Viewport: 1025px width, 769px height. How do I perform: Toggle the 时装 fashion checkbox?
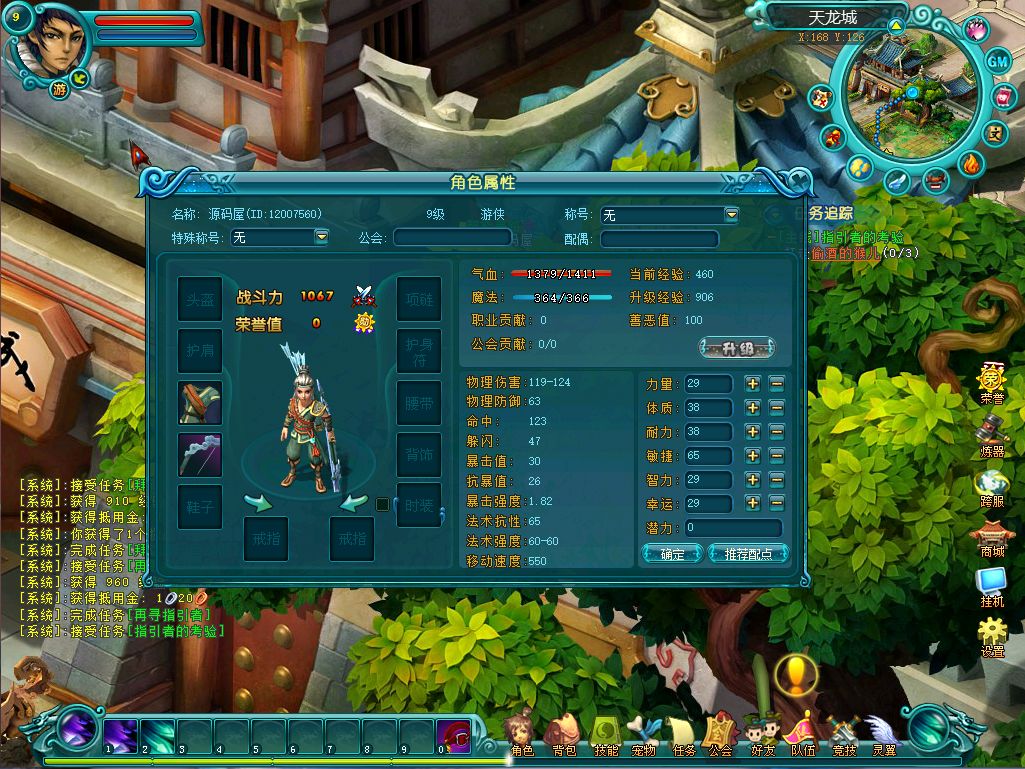coord(382,505)
